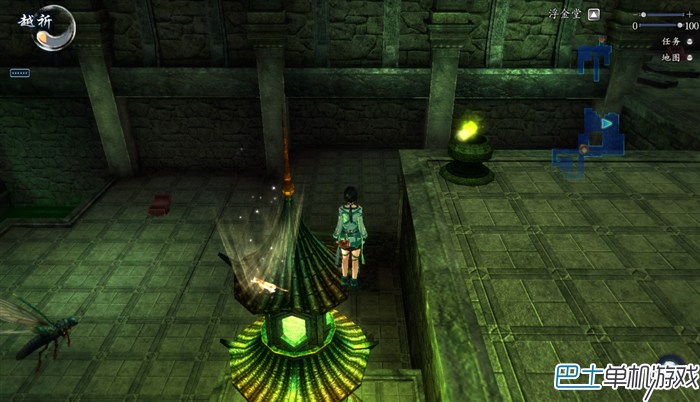Click the orange marker on the minimap

(x=584, y=150)
